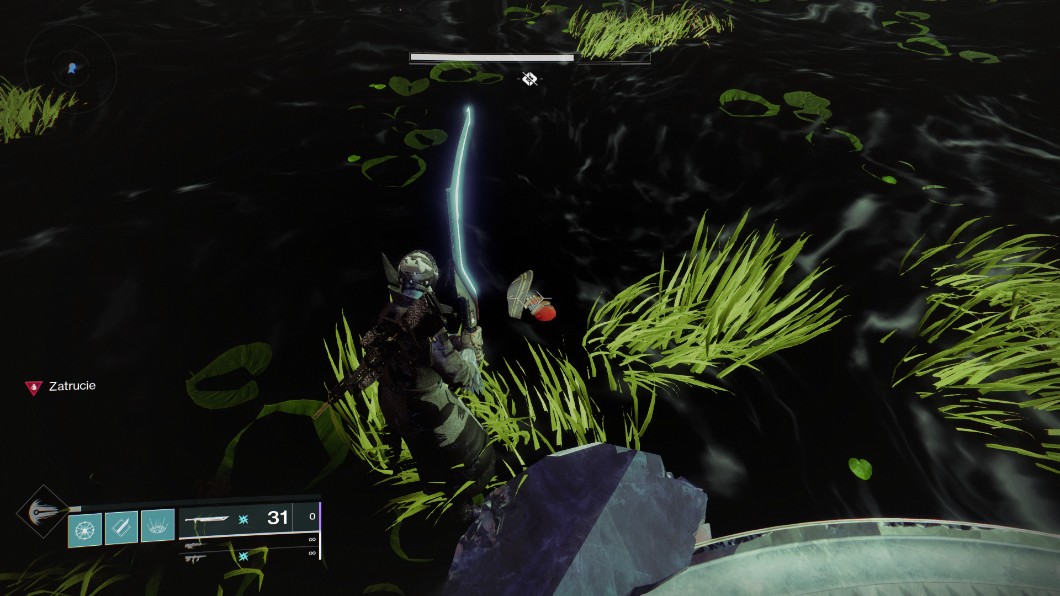Use the grenade ability icon
The width and height of the screenshot is (1060, 596).
pyautogui.click(x=85, y=527)
